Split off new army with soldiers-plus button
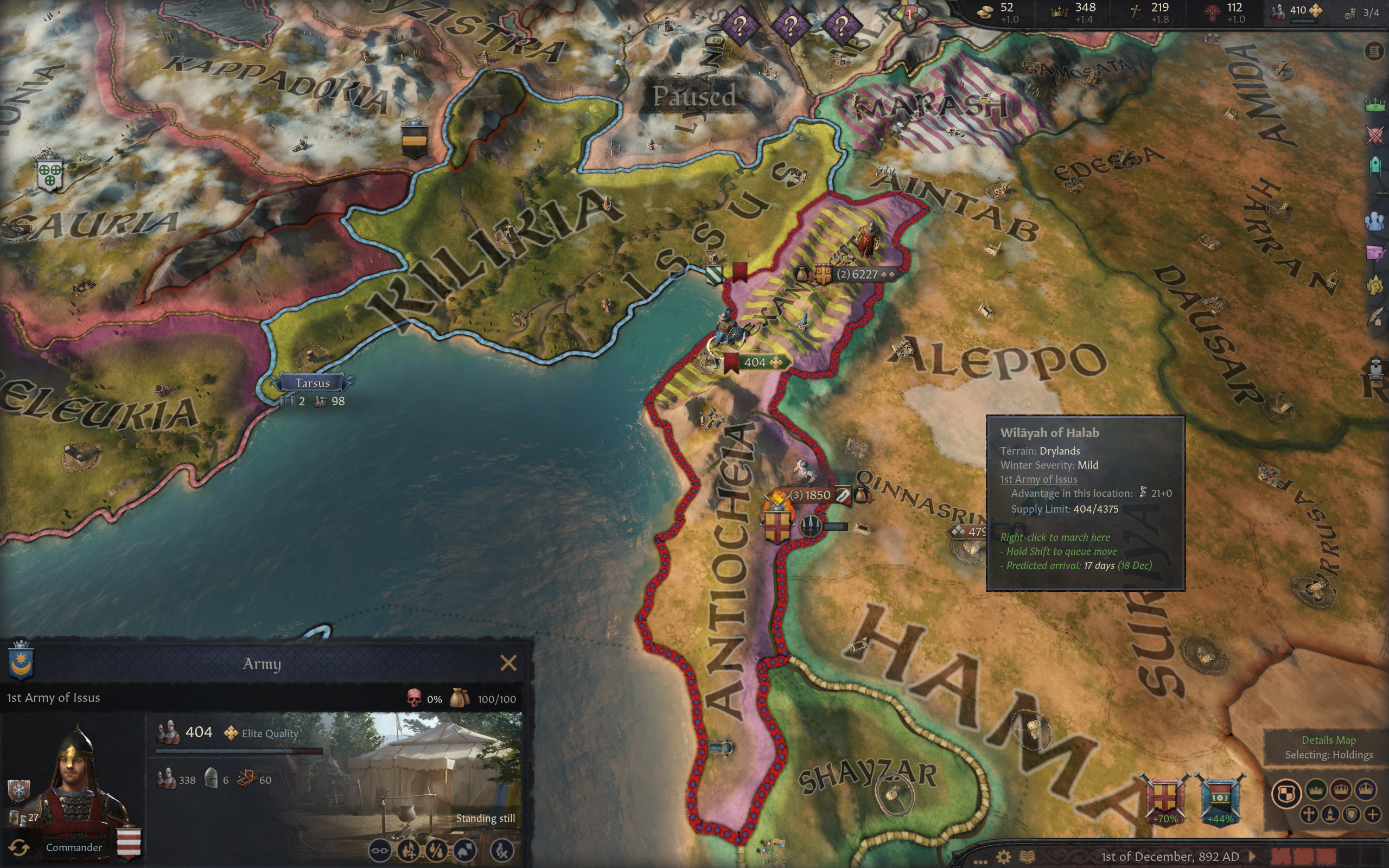1389x868 pixels. click(x=408, y=851)
